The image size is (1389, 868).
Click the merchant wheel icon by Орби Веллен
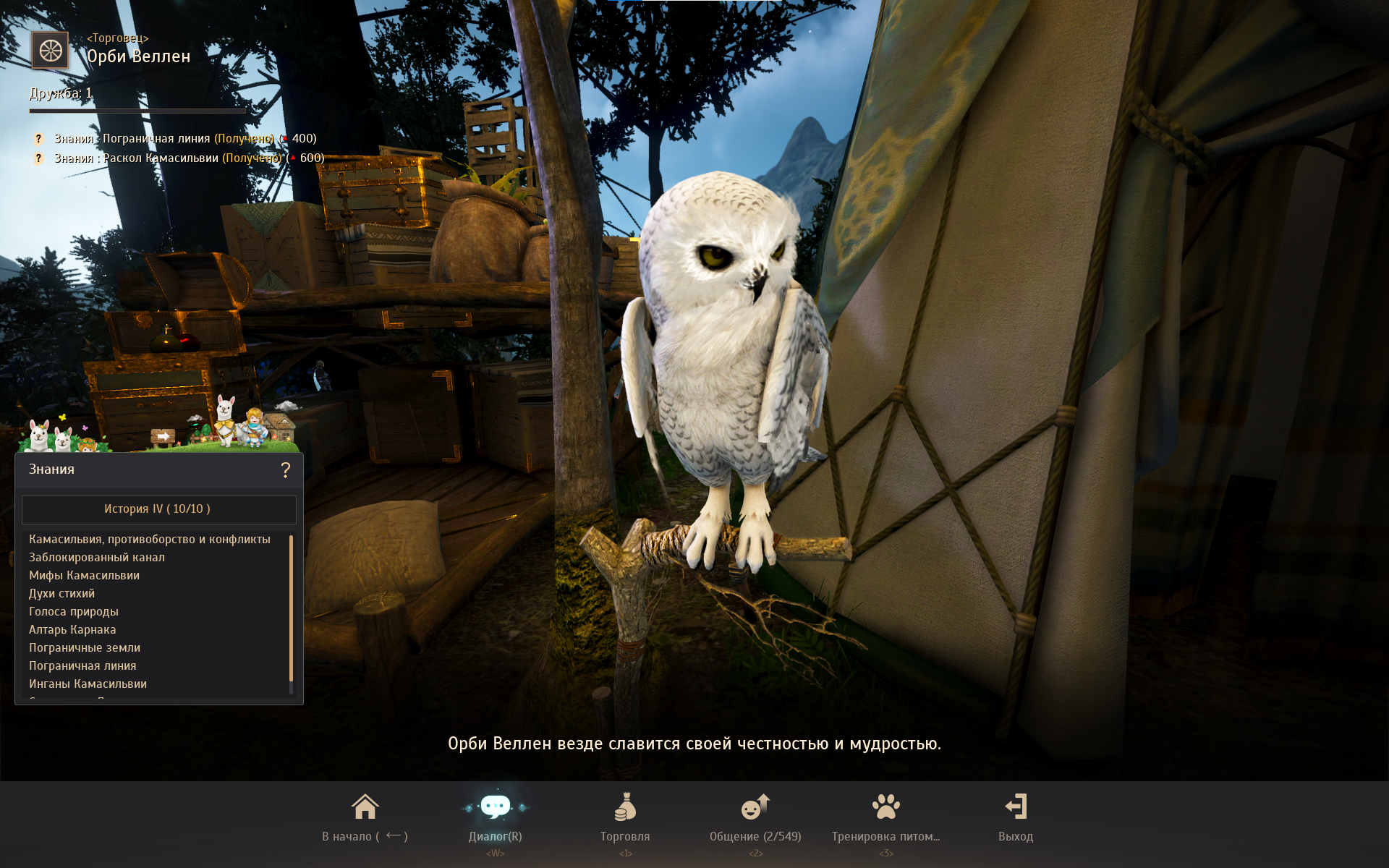click(x=50, y=51)
